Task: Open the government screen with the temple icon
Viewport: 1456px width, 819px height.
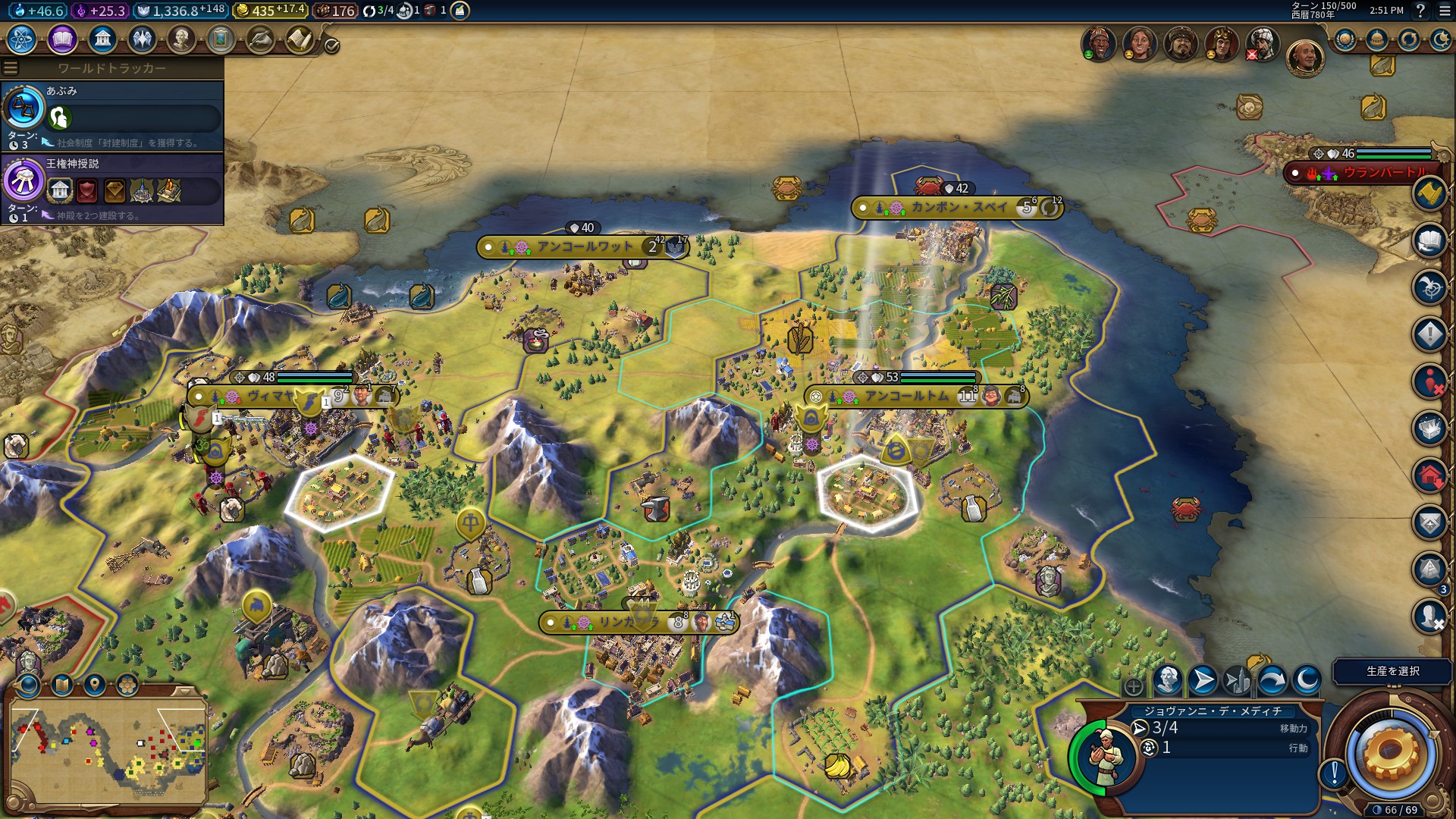Action: click(102, 39)
